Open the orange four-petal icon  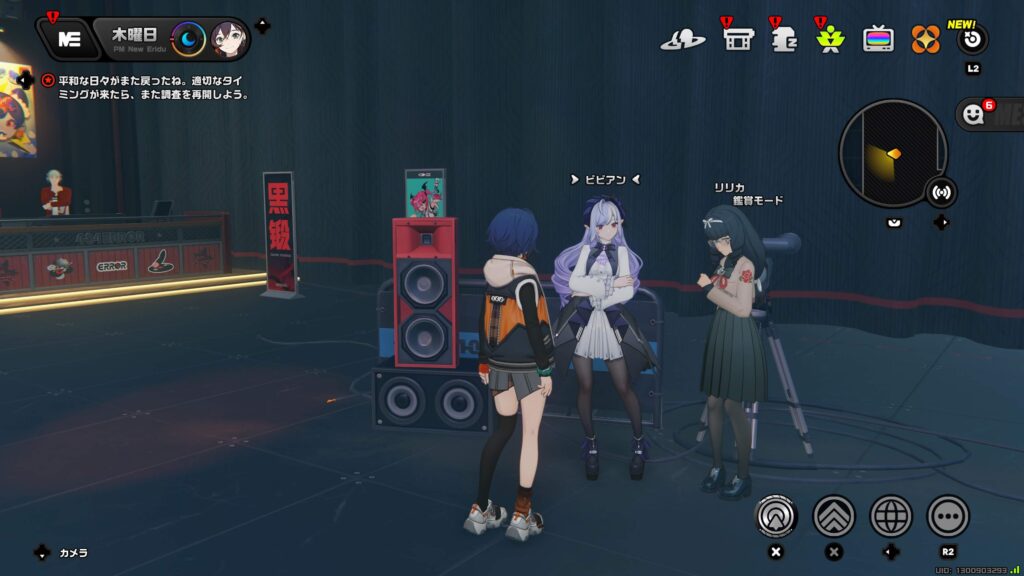pos(926,39)
